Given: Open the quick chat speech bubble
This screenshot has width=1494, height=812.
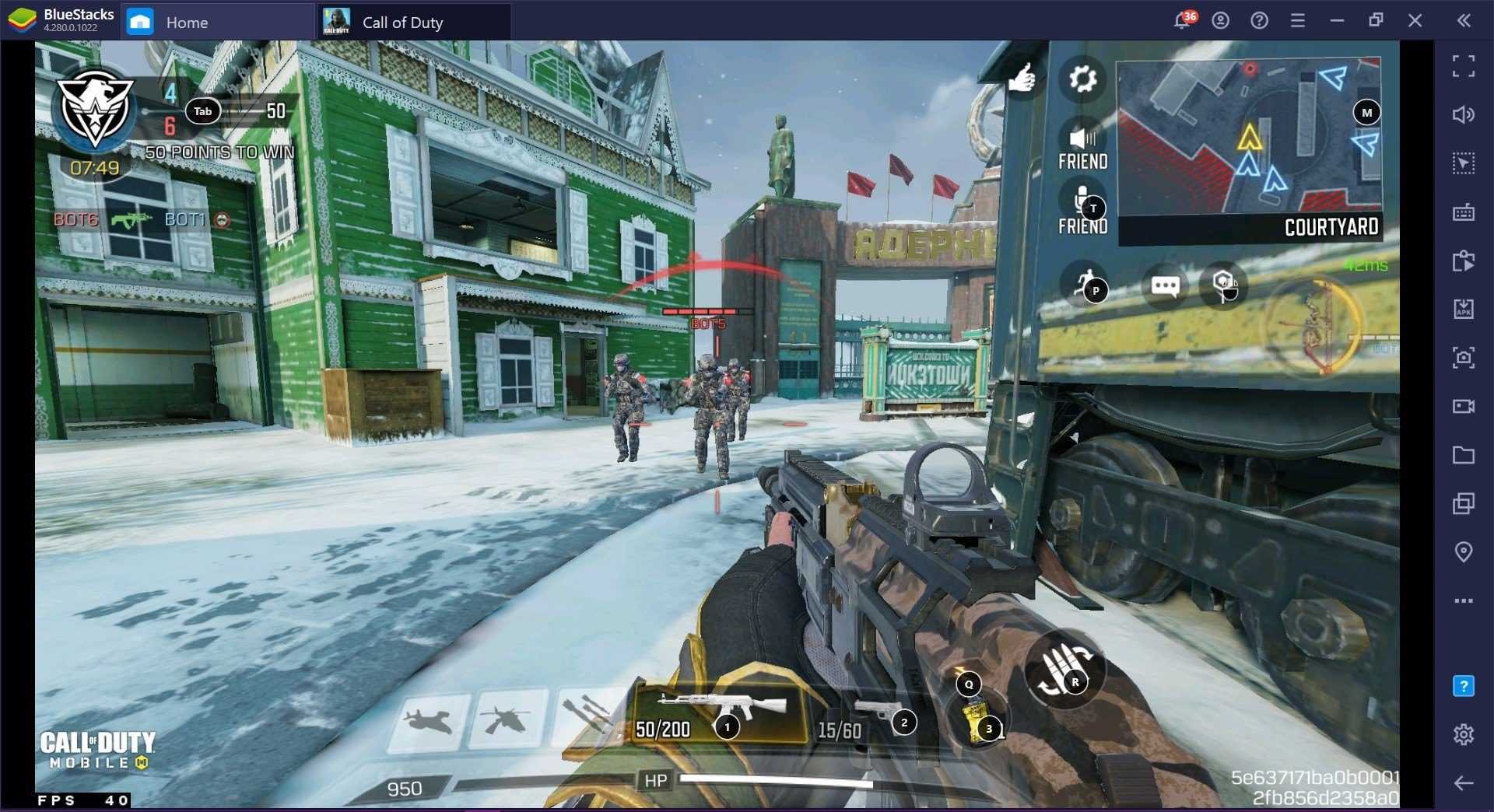Looking at the screenshot, I should [1165, 286].
